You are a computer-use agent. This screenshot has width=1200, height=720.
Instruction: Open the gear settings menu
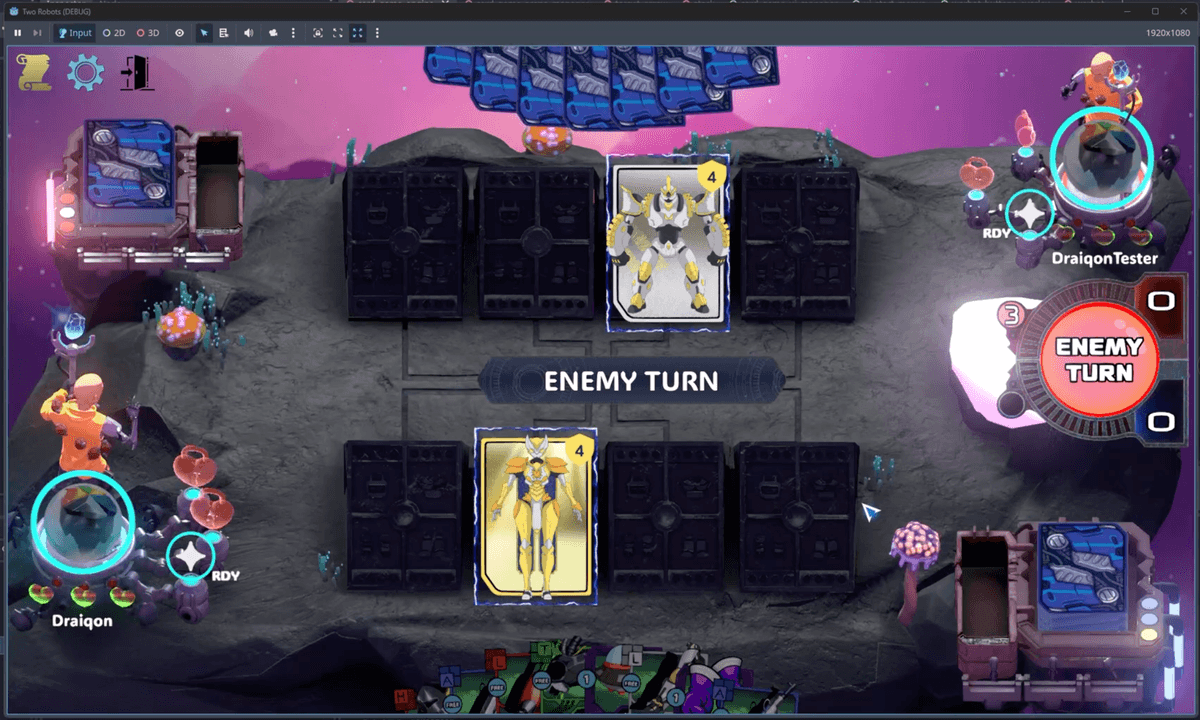coord(85,73)
